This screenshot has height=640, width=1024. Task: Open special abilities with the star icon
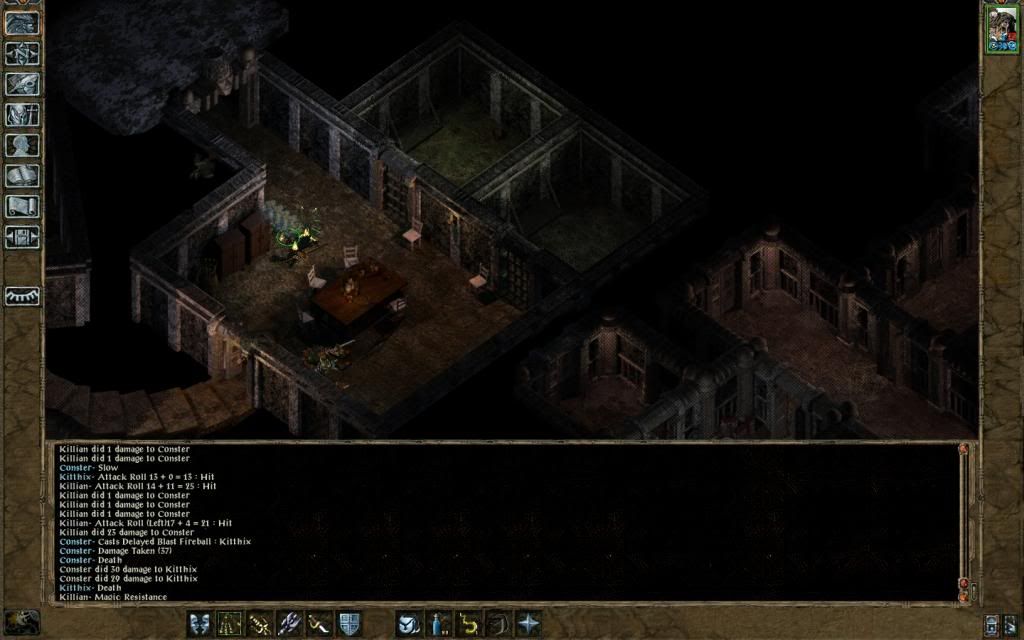528,623
